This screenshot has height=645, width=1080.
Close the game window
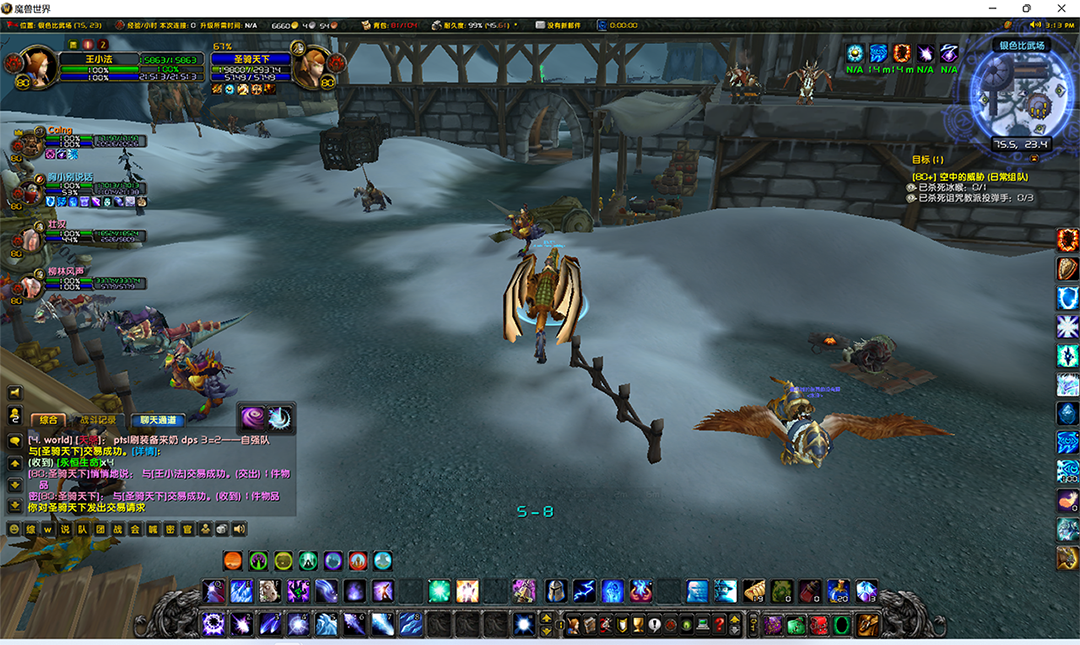point(1060,8)
